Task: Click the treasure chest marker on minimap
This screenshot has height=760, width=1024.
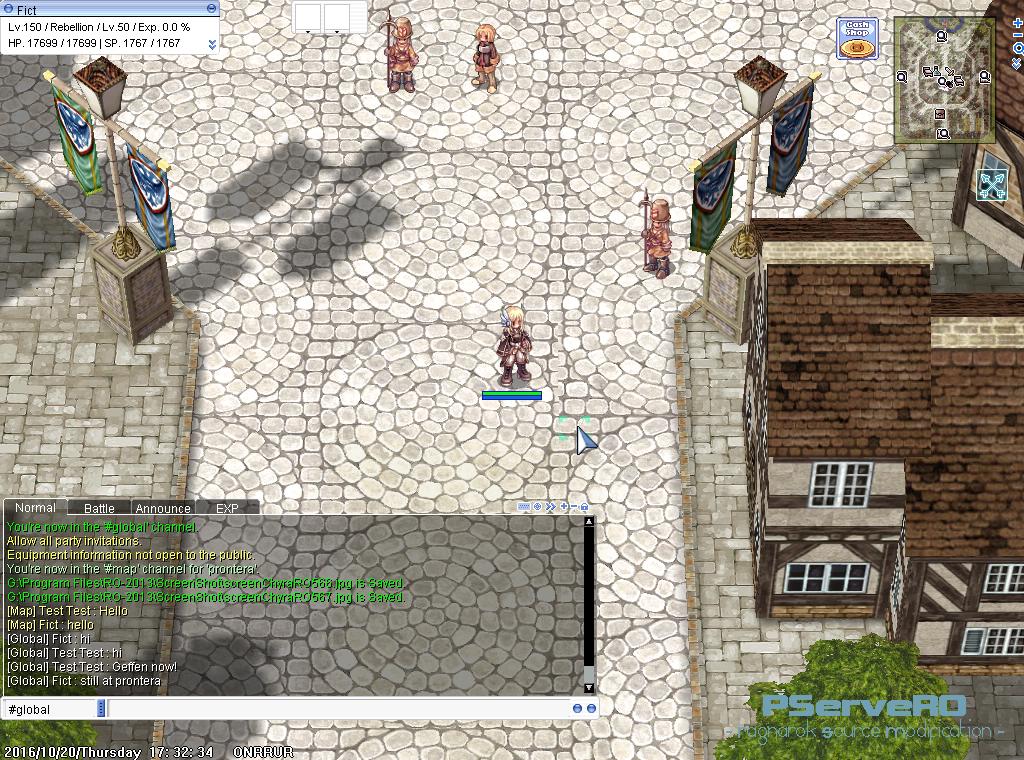Action: click(940, 115)
